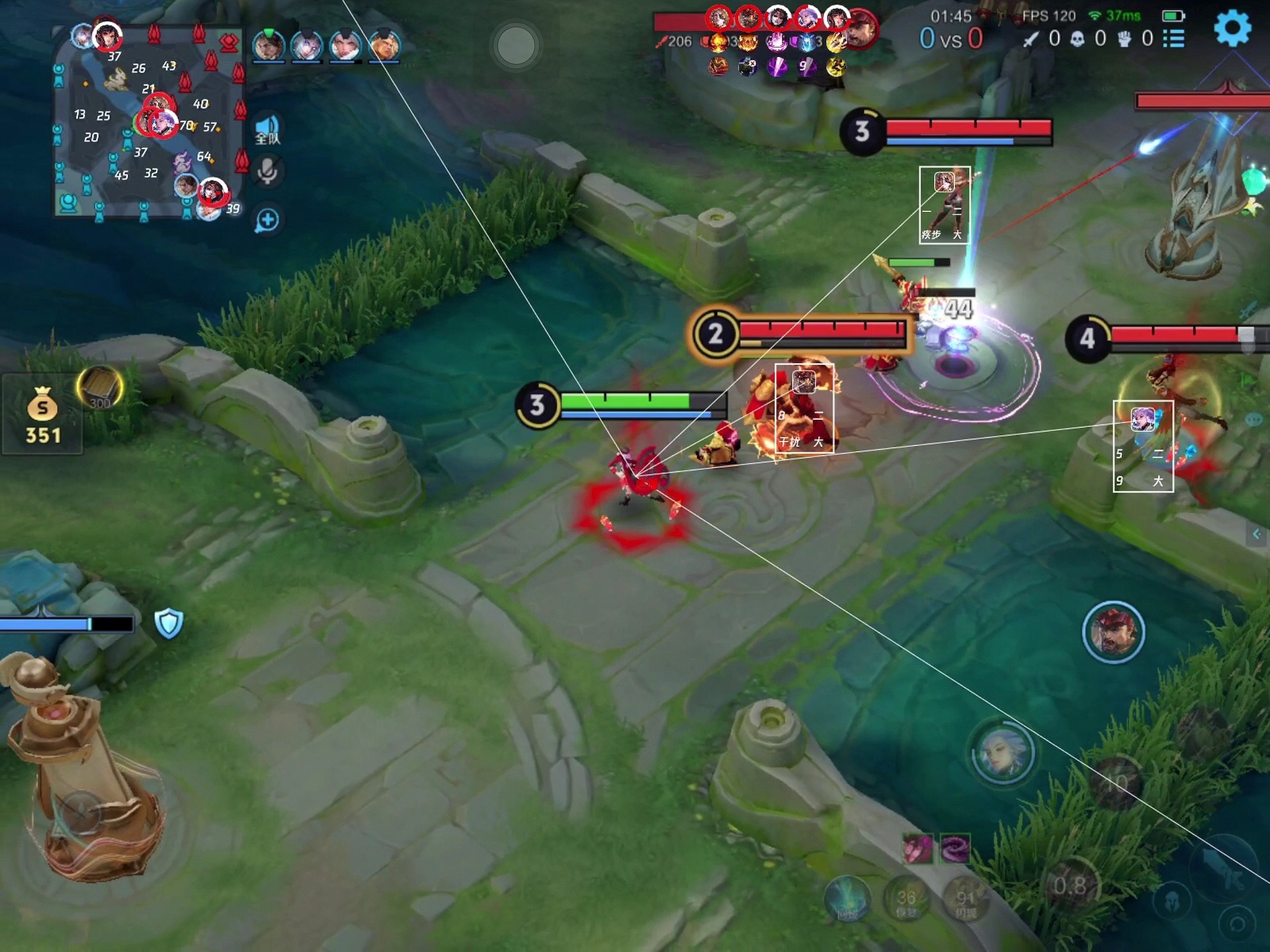
Task: Activate the Recall (回城) button
Action: [x=847, y=899]
